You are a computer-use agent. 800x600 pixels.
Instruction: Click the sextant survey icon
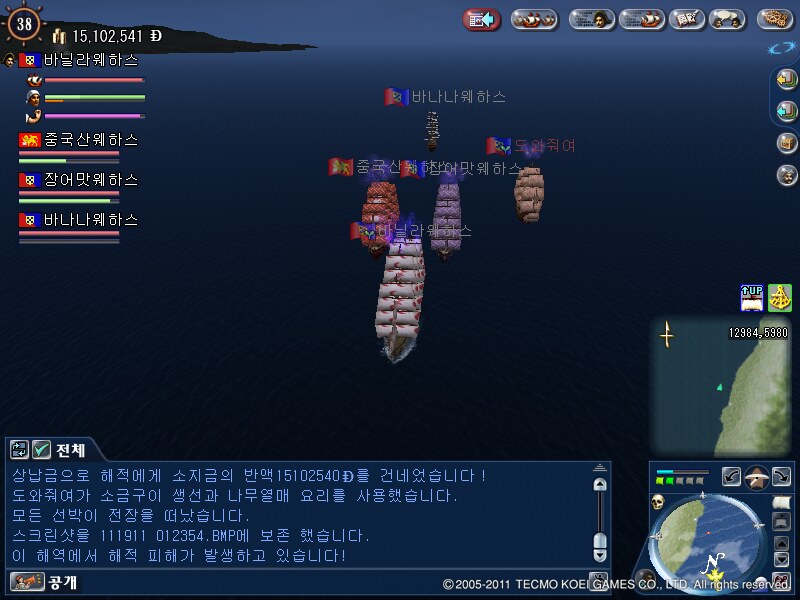pyautogui.click(x=780, y=298)
